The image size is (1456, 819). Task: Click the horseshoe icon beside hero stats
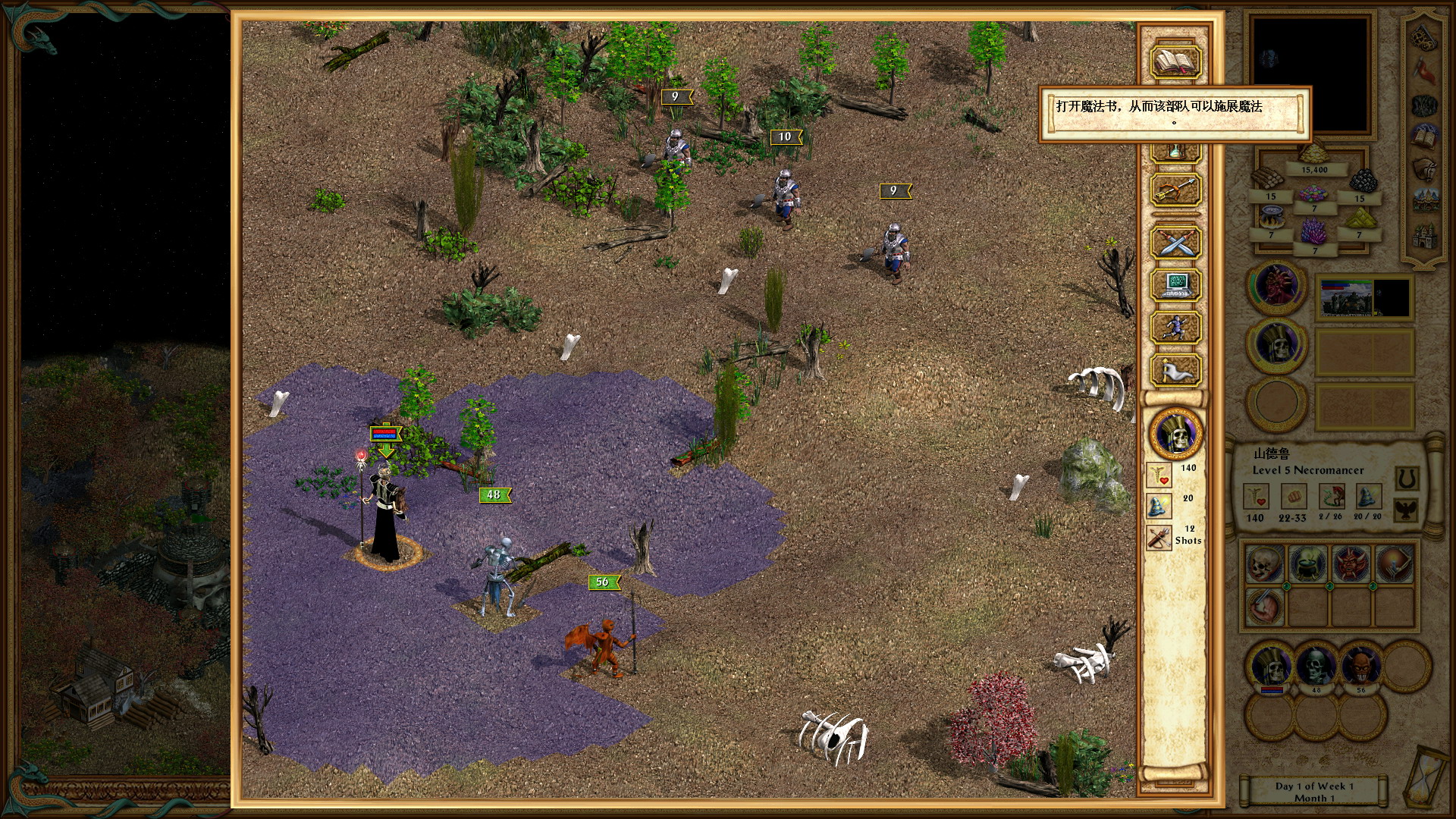coord(1407,479)
